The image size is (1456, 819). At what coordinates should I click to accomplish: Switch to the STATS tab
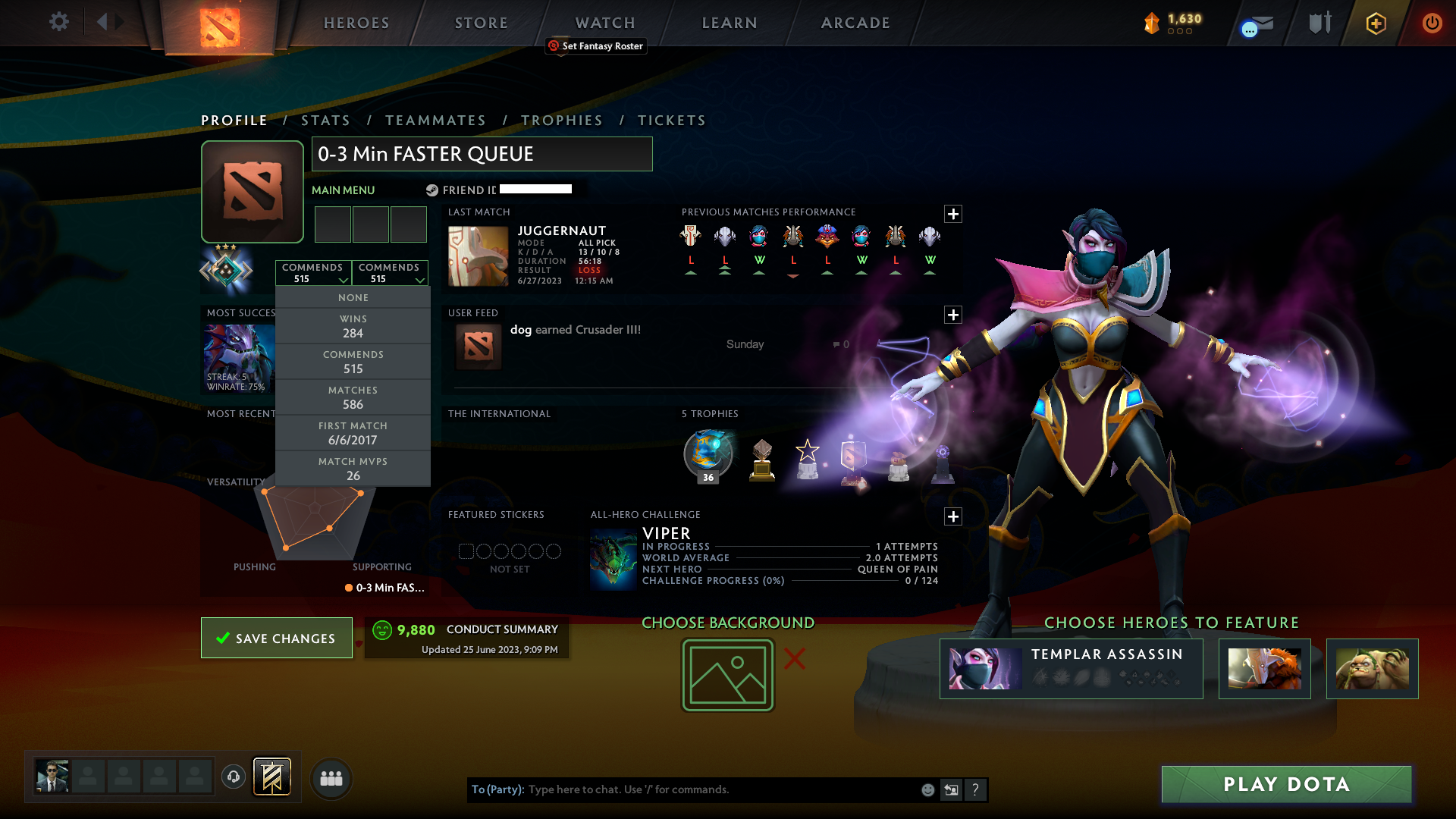point(325,120)
